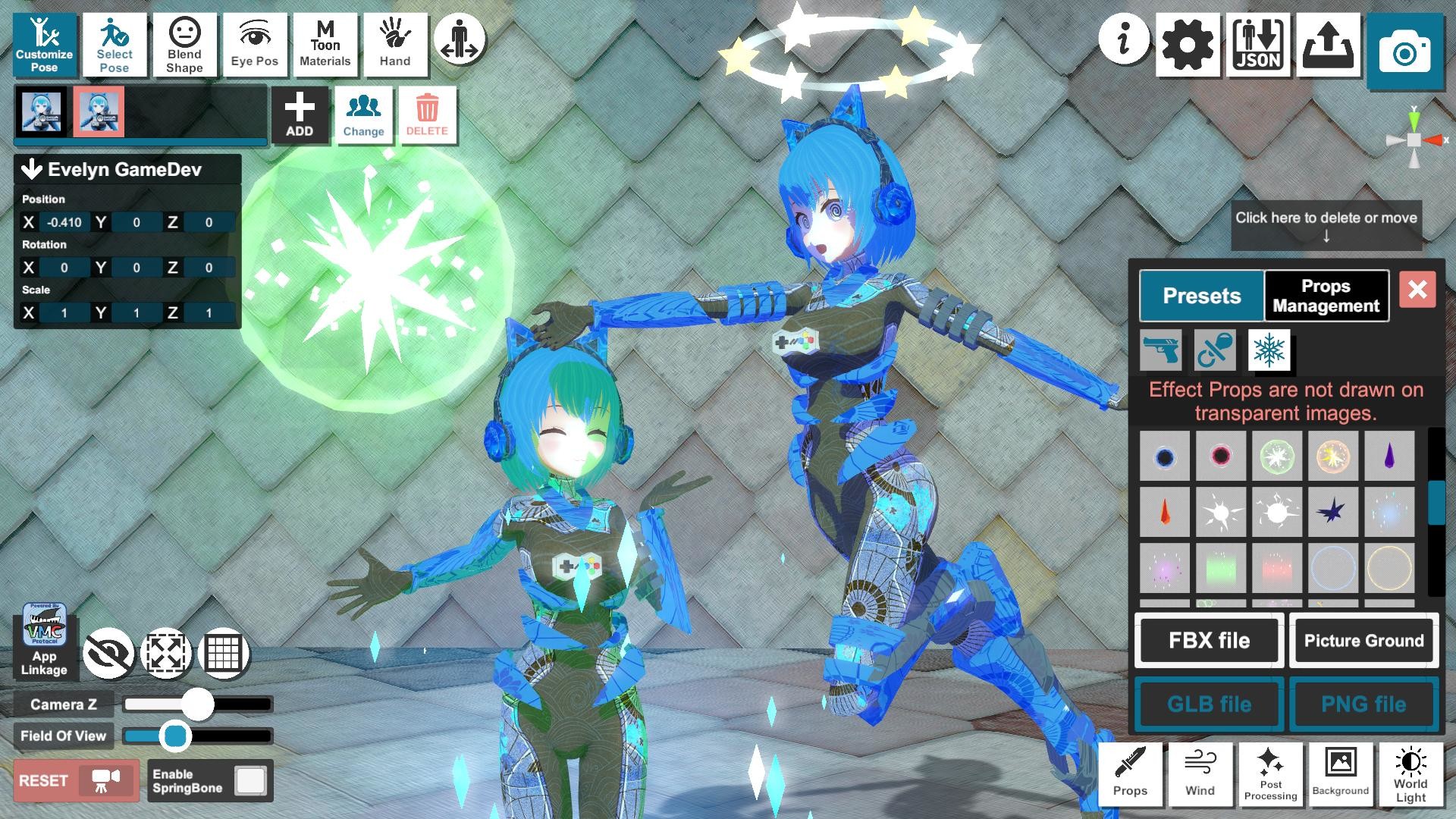Toggle UI visibility with the eye icon
1456x819 pixels.
click(108, 652)
